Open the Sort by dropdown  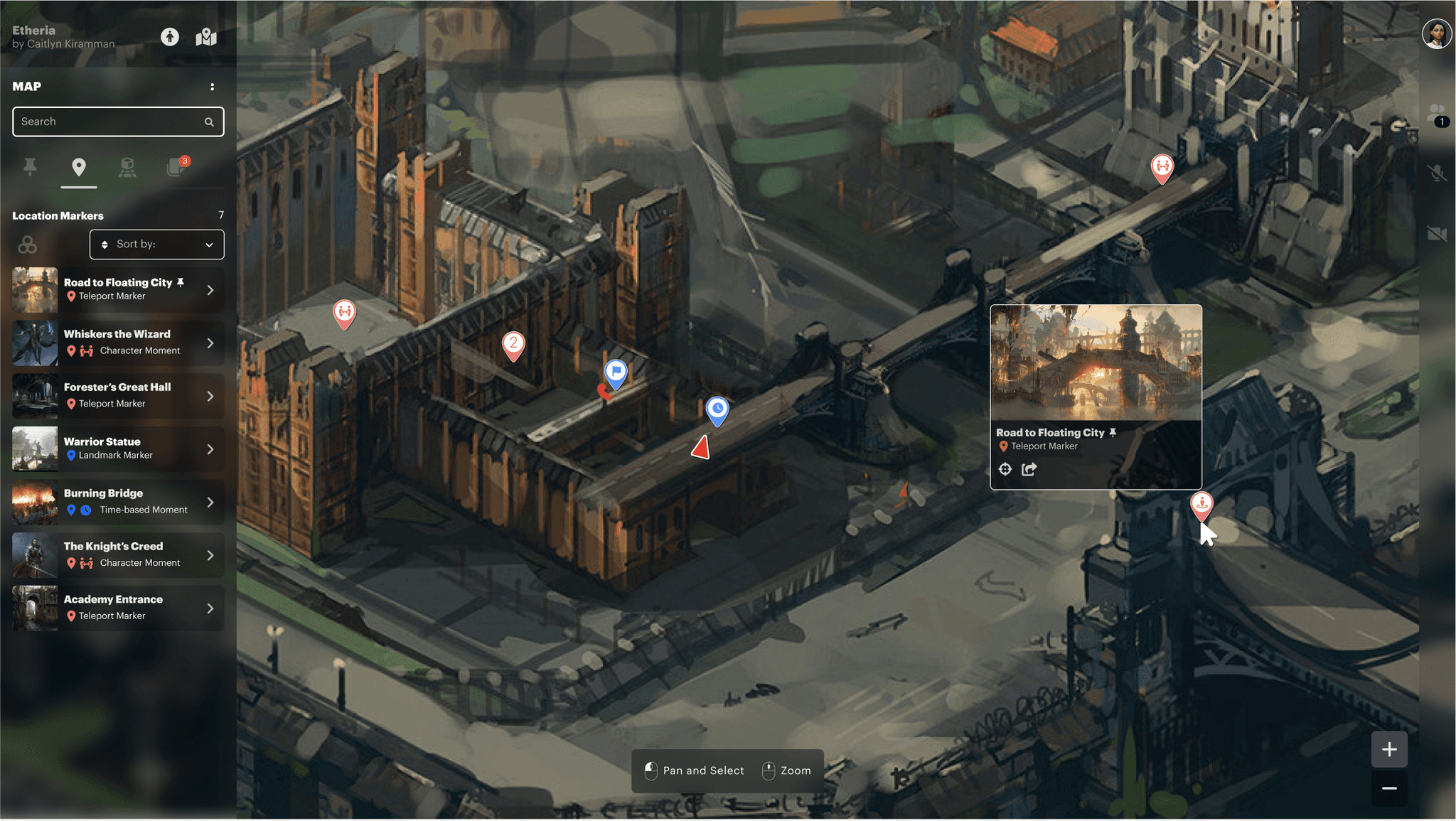pos(156,245)
